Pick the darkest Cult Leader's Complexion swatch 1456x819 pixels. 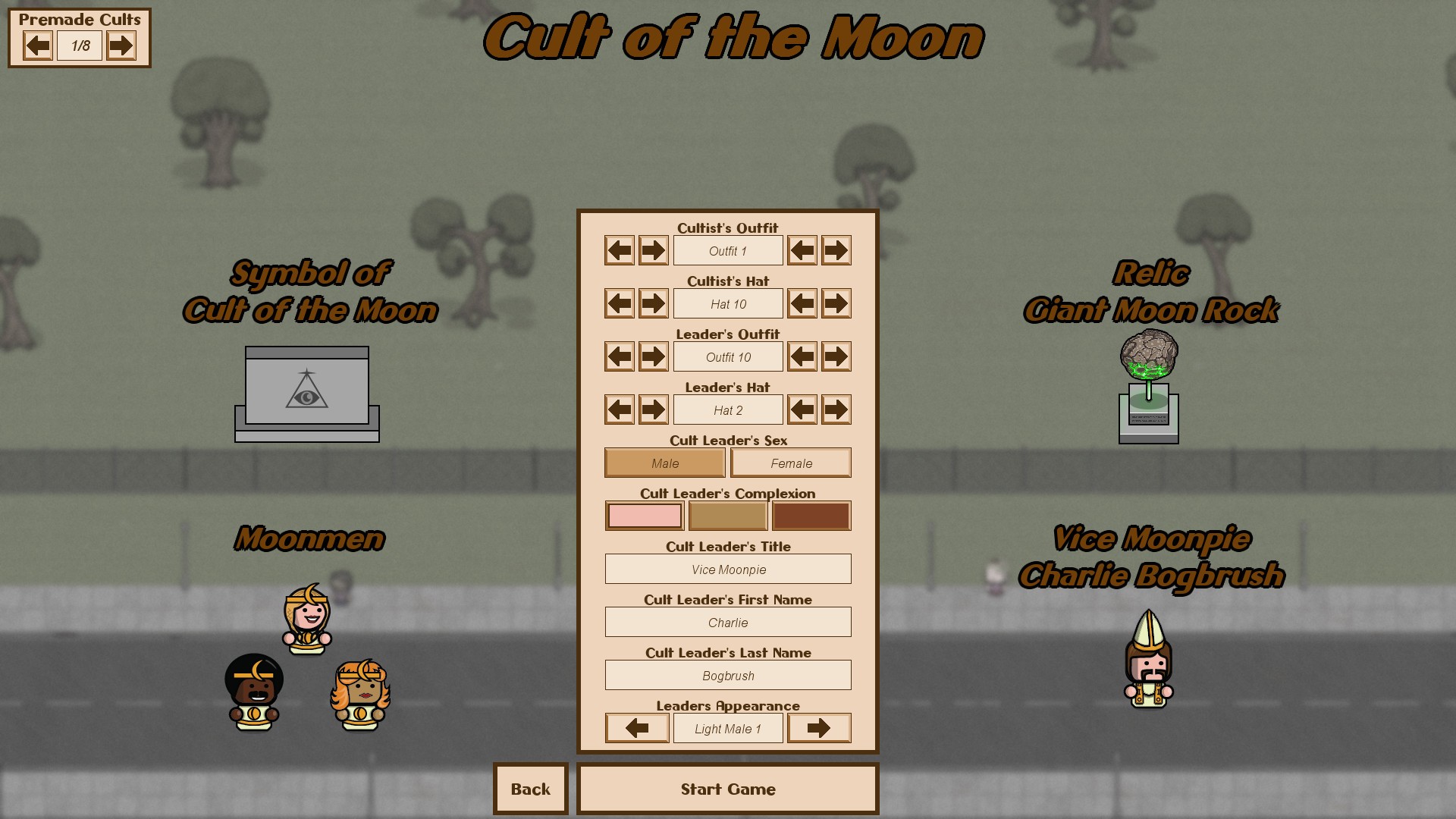click(x=811, y=516)
